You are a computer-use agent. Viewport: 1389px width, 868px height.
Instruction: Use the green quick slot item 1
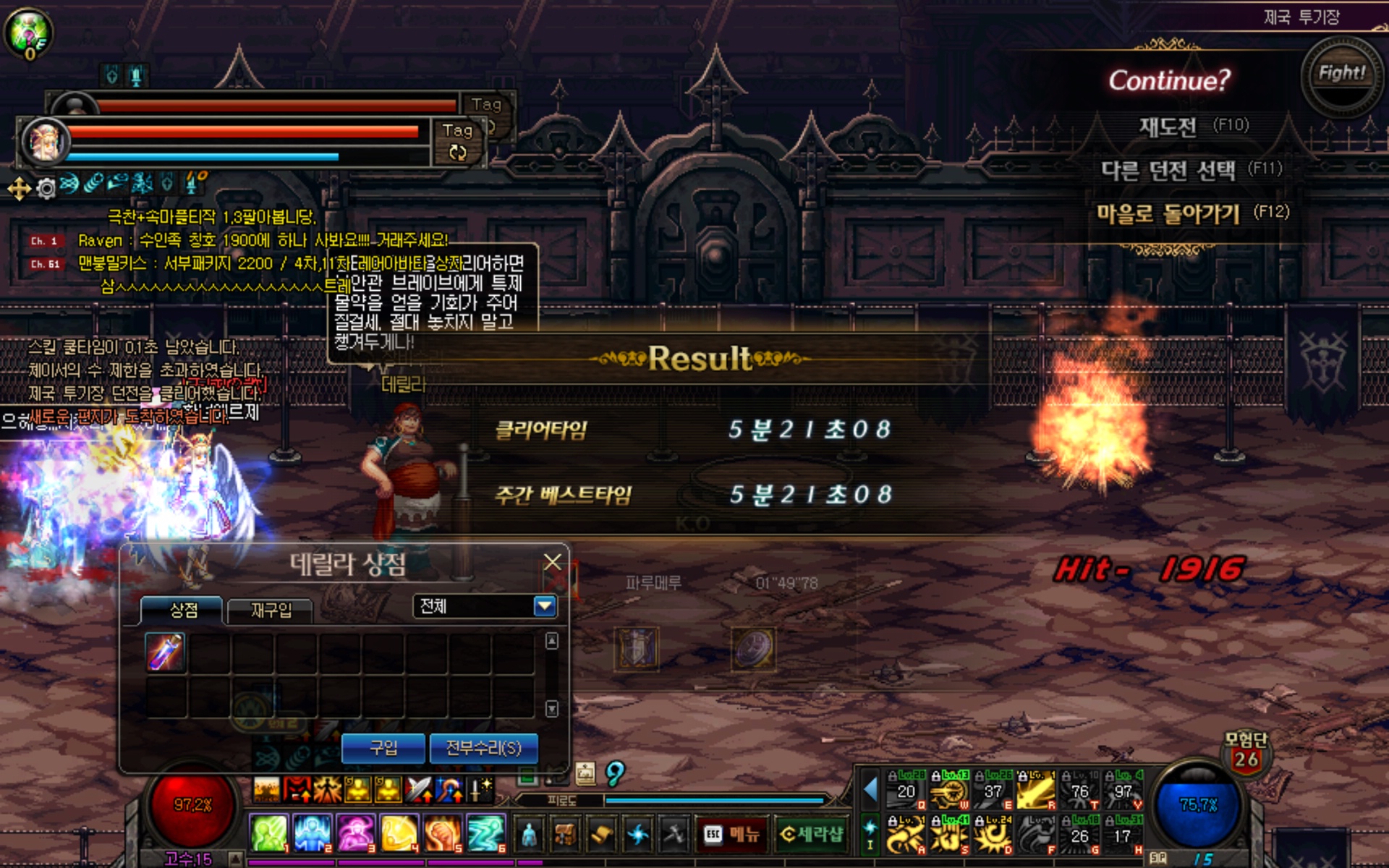(x=269, y=833)
